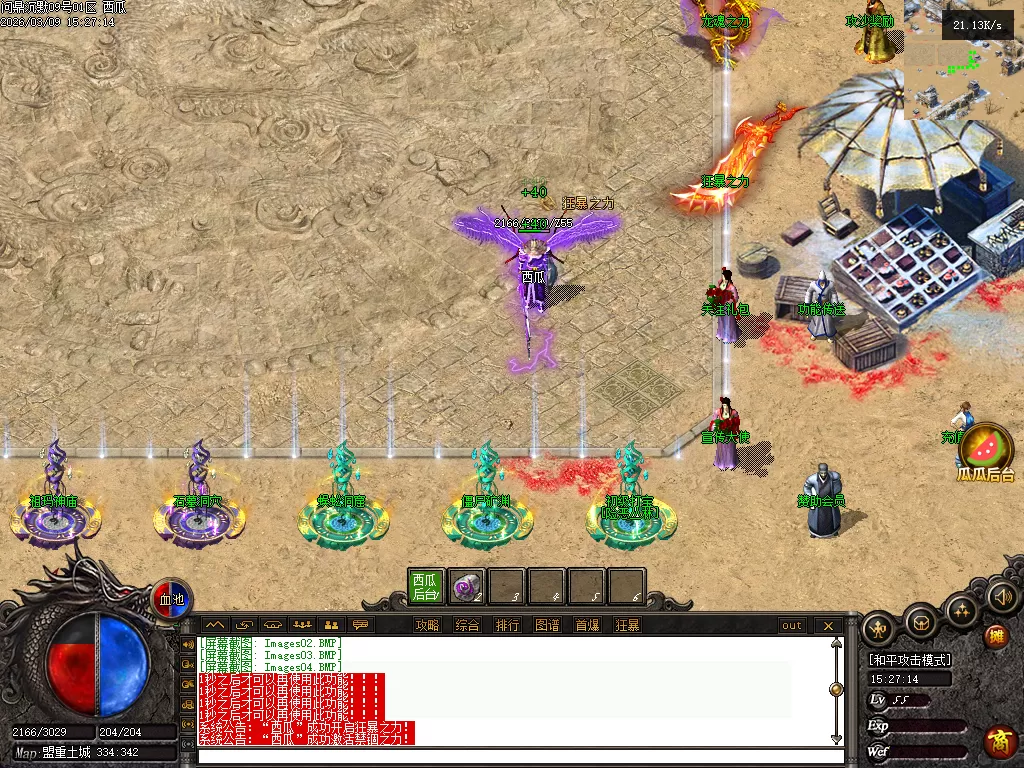This screenshot has height=768, width=1024.
Task: Open the 首爆 tab
Action: pos(587,626)
